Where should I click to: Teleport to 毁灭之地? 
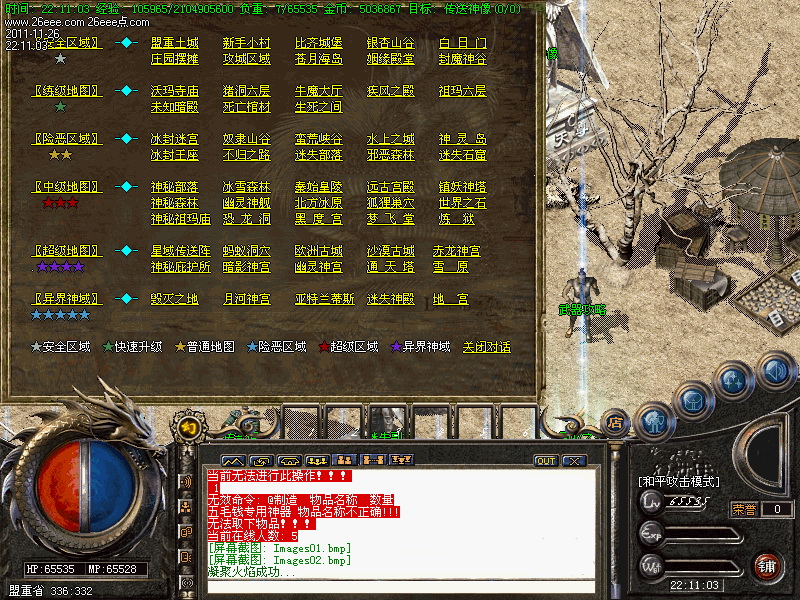[x=174, y=299]
